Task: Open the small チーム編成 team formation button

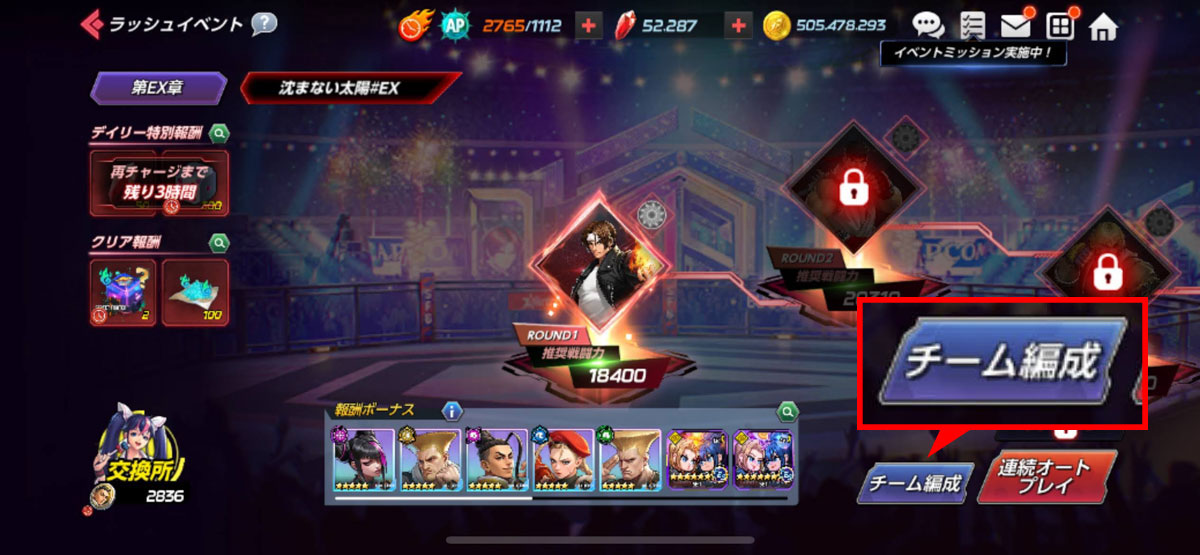Action: pos(914,485)
